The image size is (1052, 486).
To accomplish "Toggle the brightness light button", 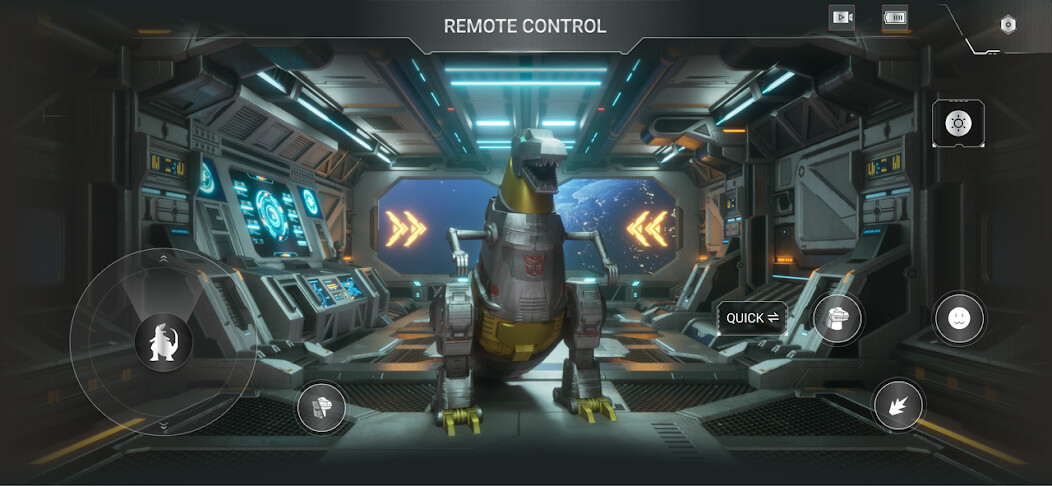I will [958, 124].
